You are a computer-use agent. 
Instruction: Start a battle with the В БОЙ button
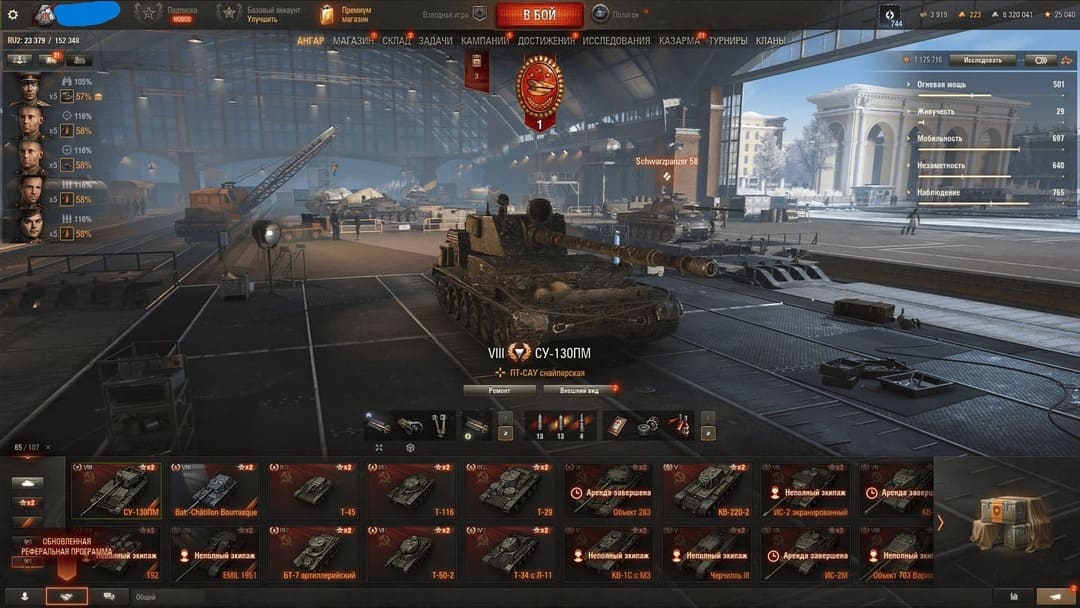click(539, 15)
